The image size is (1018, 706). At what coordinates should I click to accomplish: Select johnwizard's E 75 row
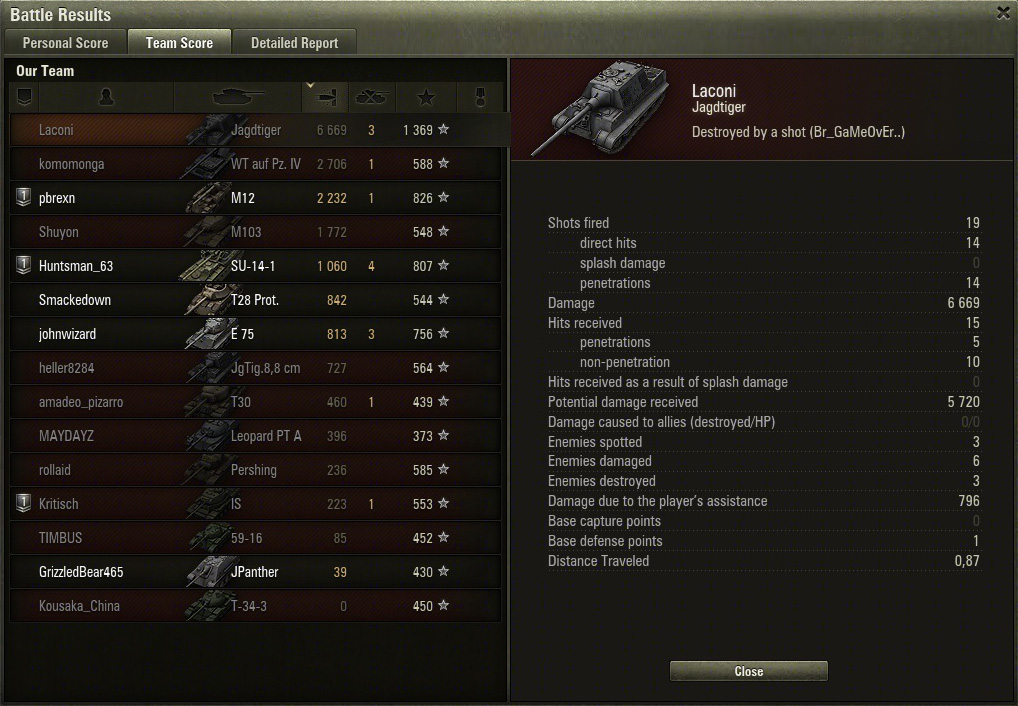[255, 334]
